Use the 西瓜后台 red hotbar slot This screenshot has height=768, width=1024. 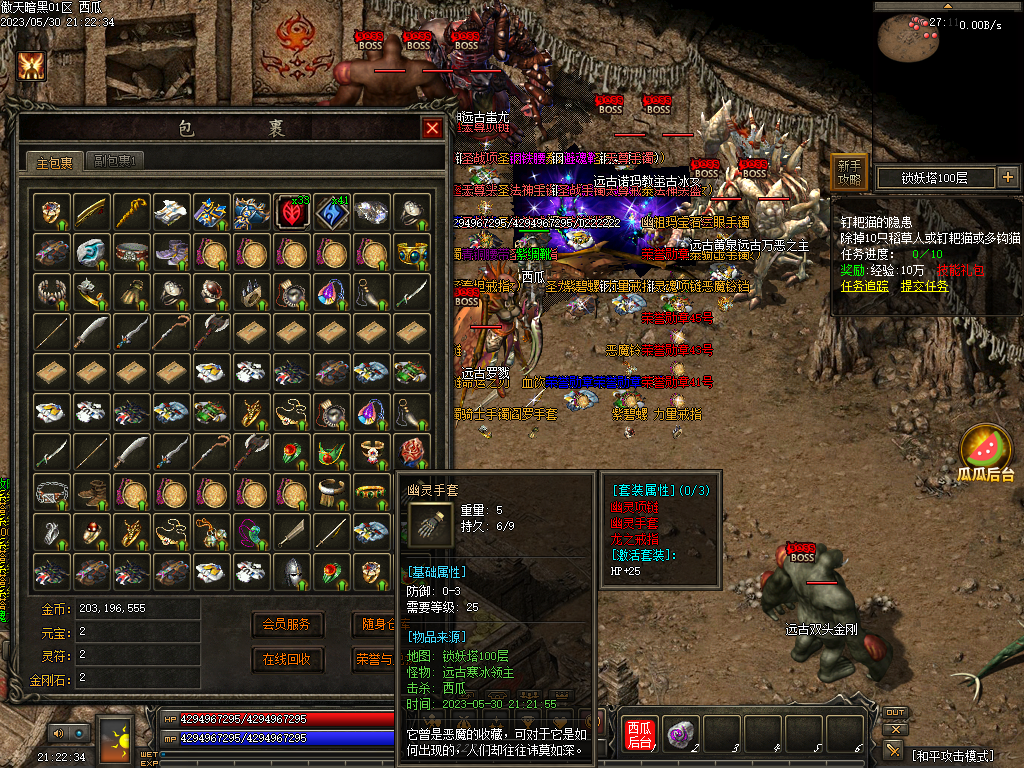click(640, 734)
